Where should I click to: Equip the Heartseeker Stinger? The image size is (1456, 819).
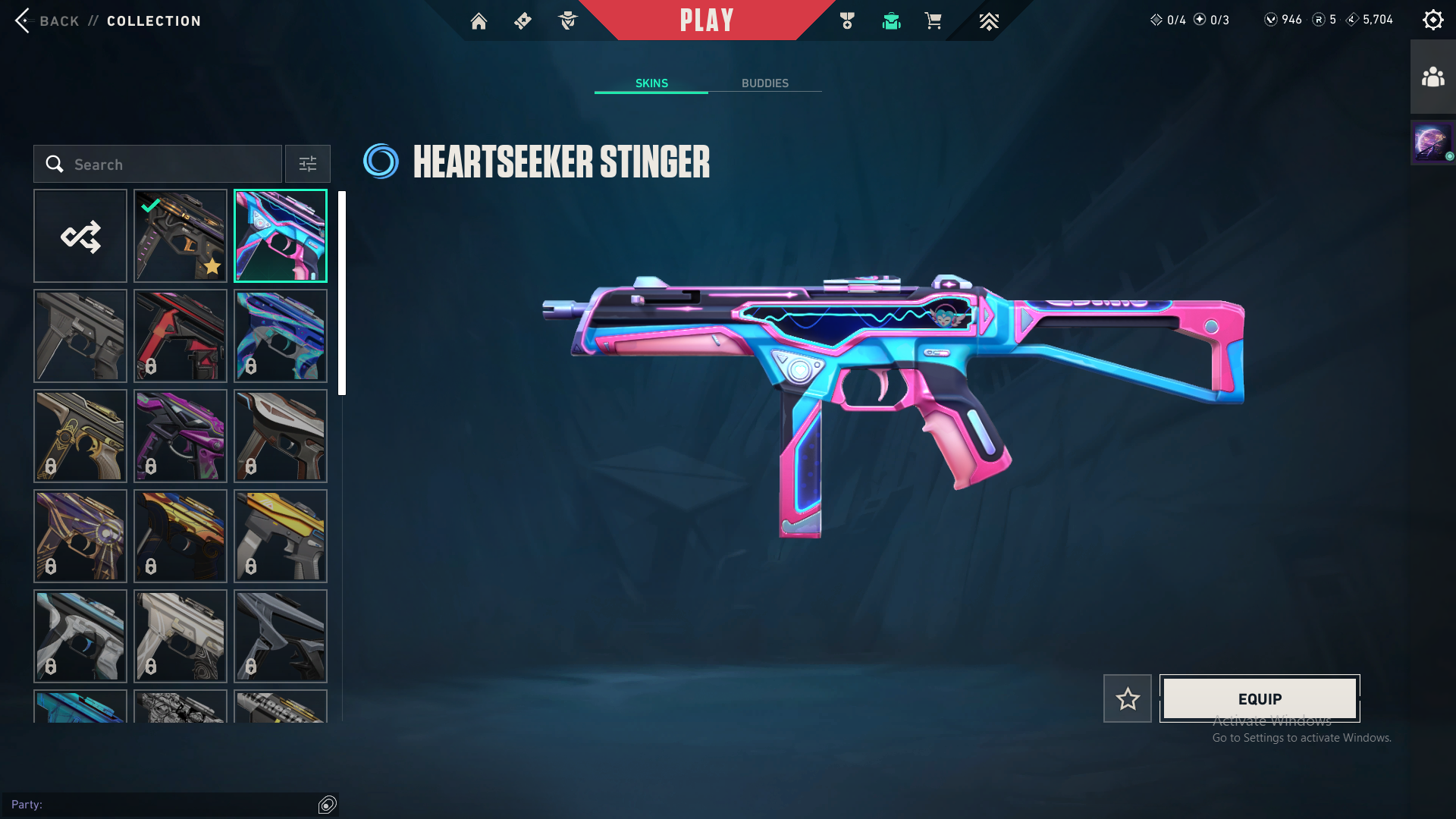pyautogui.click(x=1260, y=698)
